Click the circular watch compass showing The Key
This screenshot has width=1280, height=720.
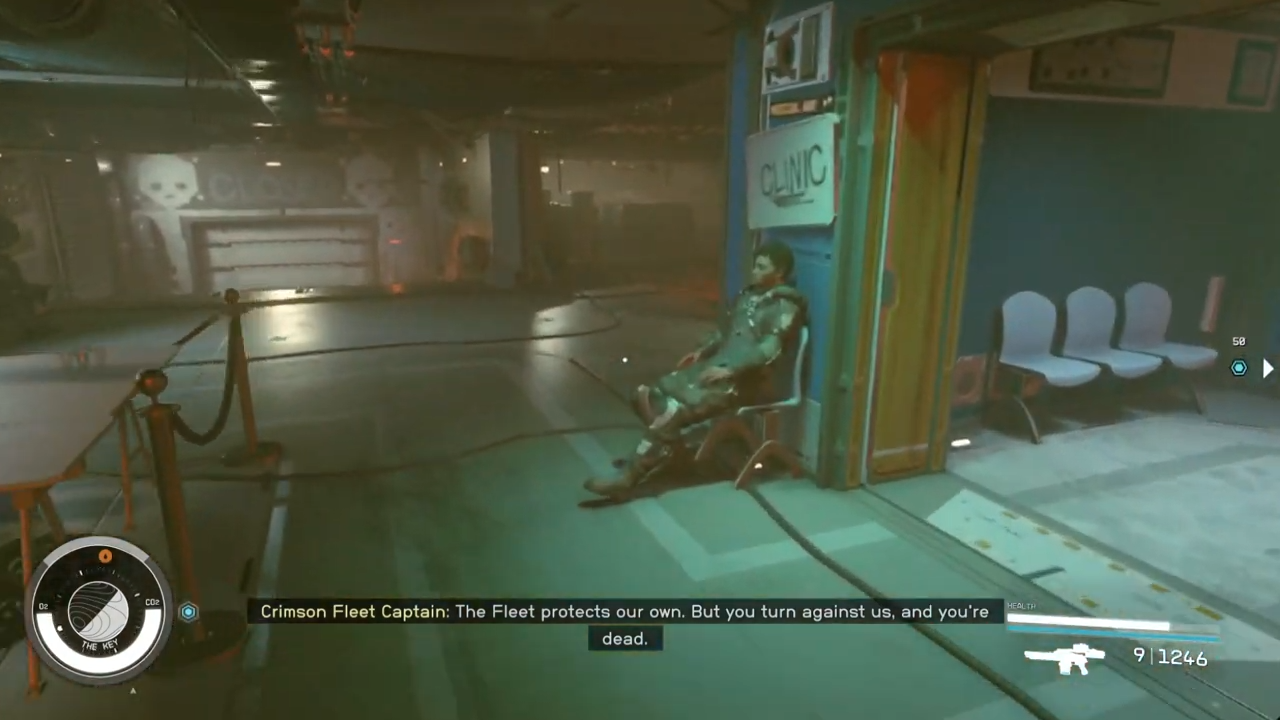[x=98, y=609]
